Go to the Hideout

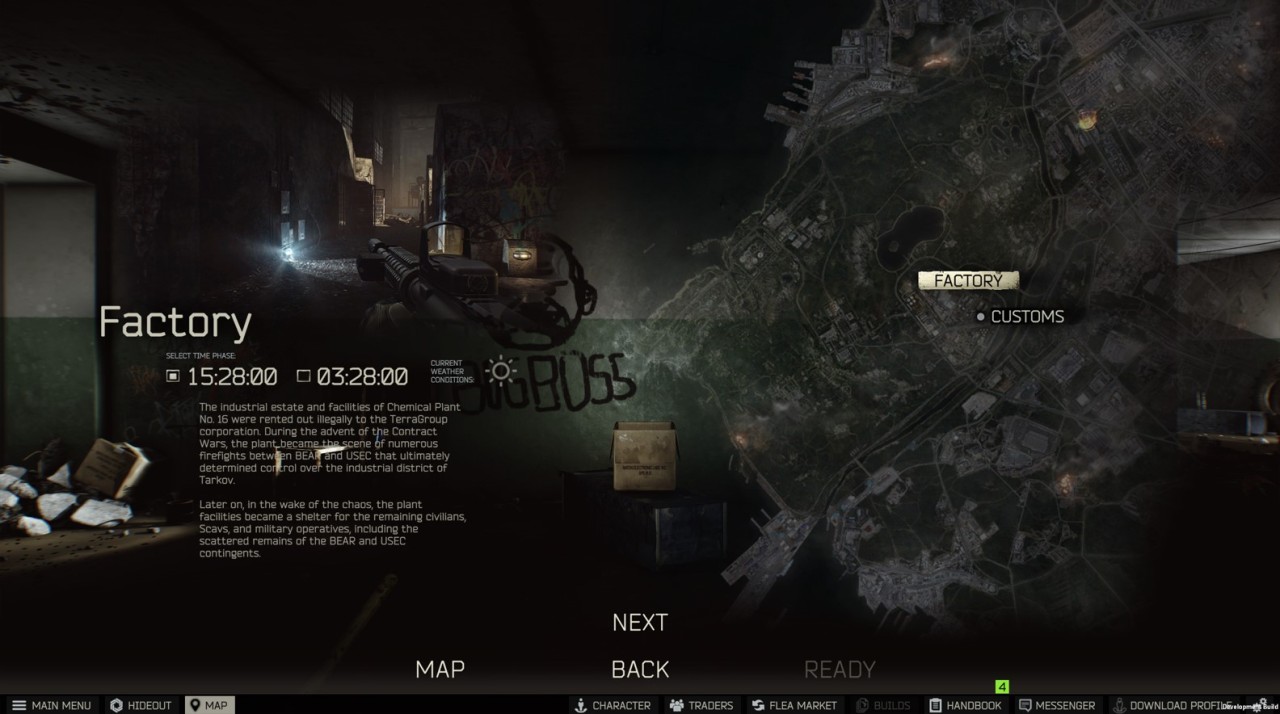(141, 705)
